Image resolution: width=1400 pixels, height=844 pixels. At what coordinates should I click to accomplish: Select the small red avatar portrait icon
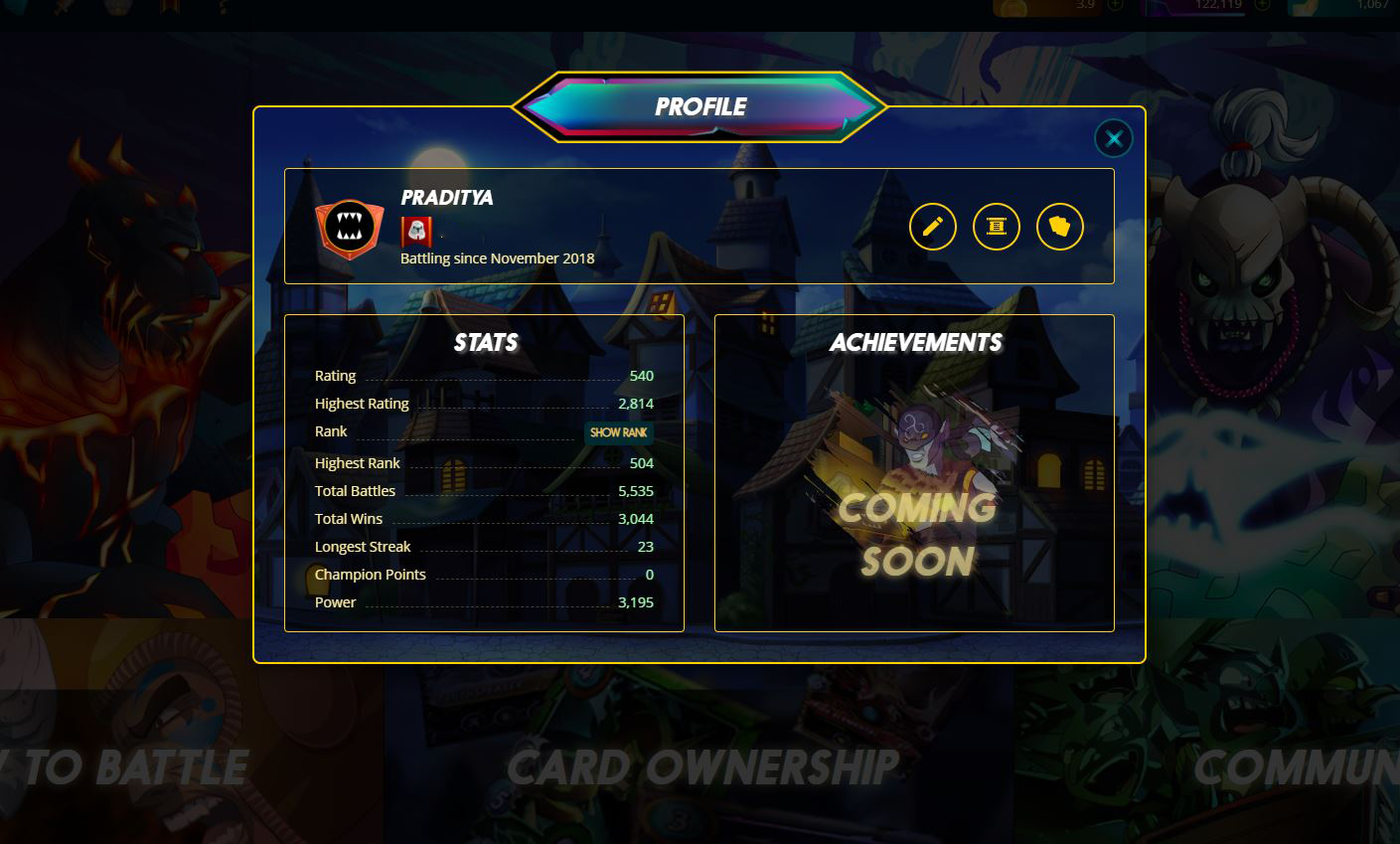click(x=415, y=232)
